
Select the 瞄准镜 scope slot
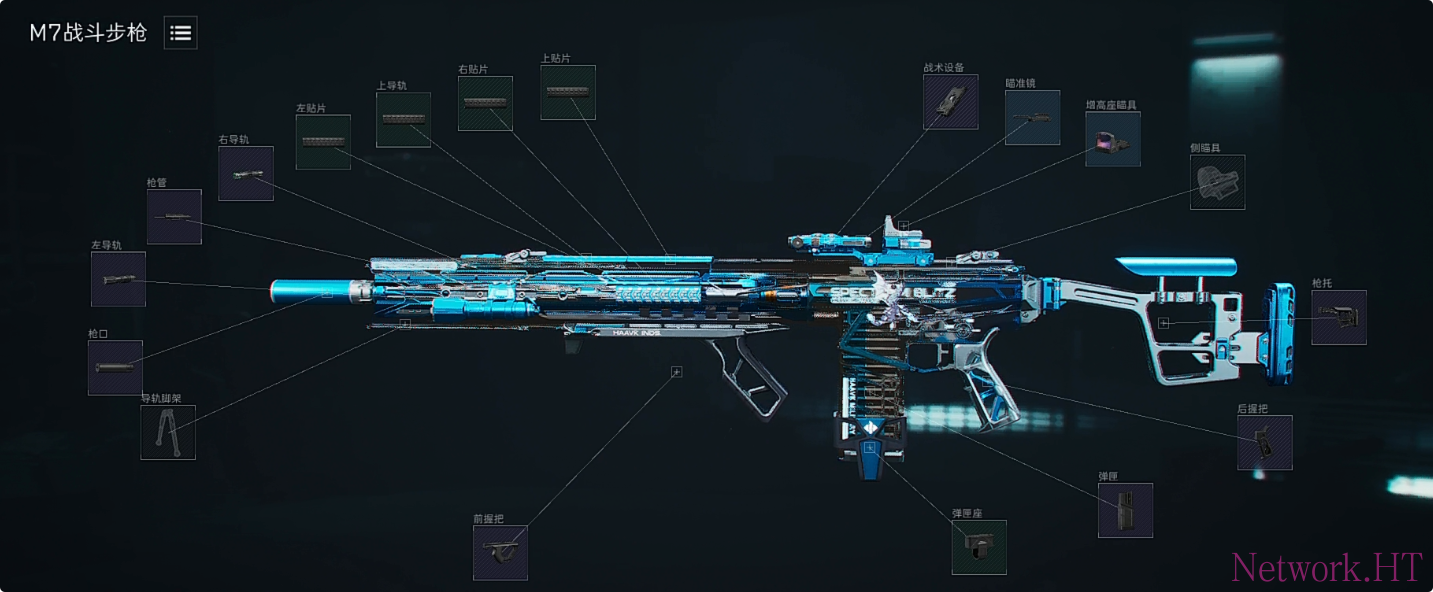pos(1033,118)
